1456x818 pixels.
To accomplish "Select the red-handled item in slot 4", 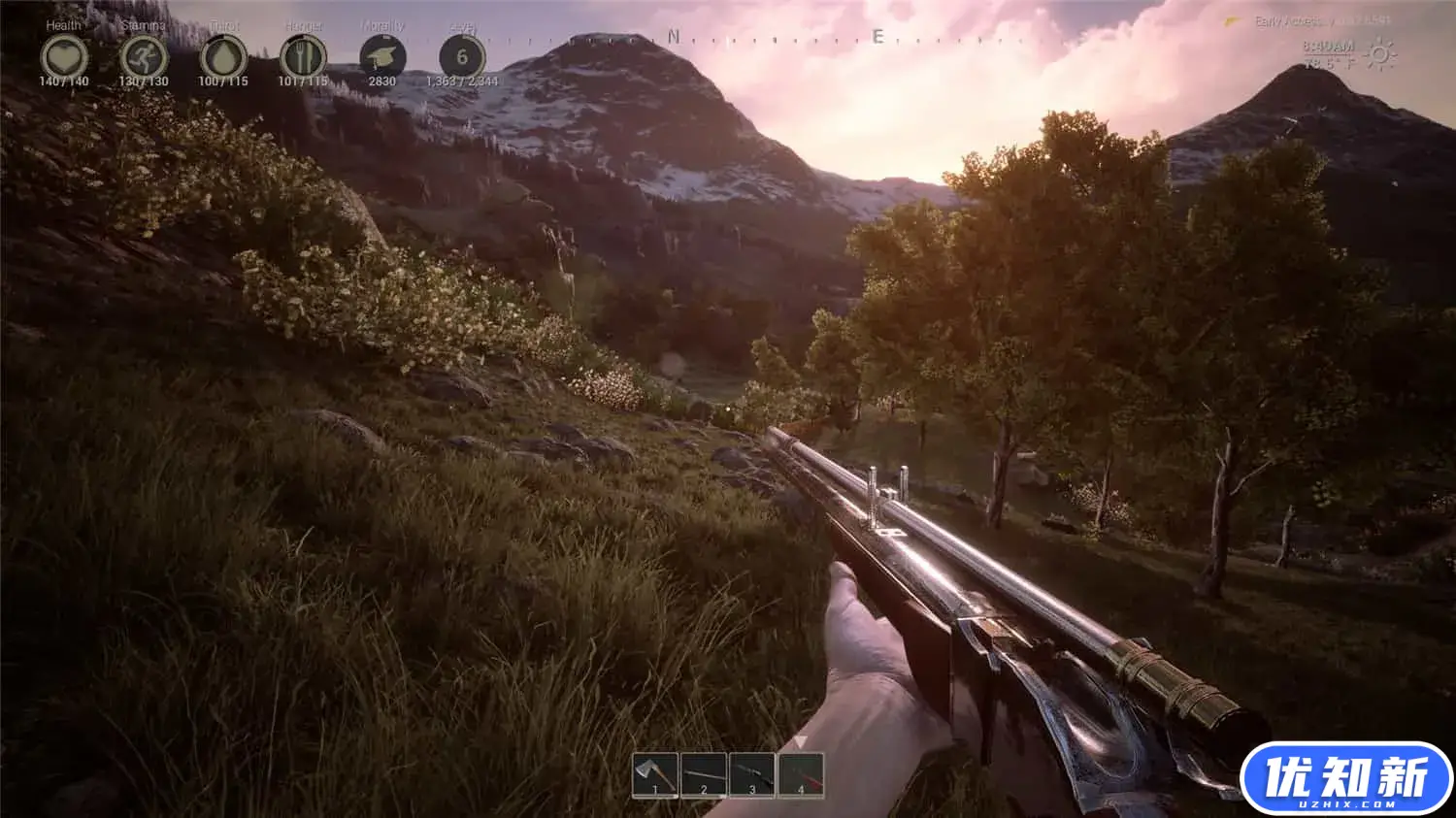I will click(801, 775).
